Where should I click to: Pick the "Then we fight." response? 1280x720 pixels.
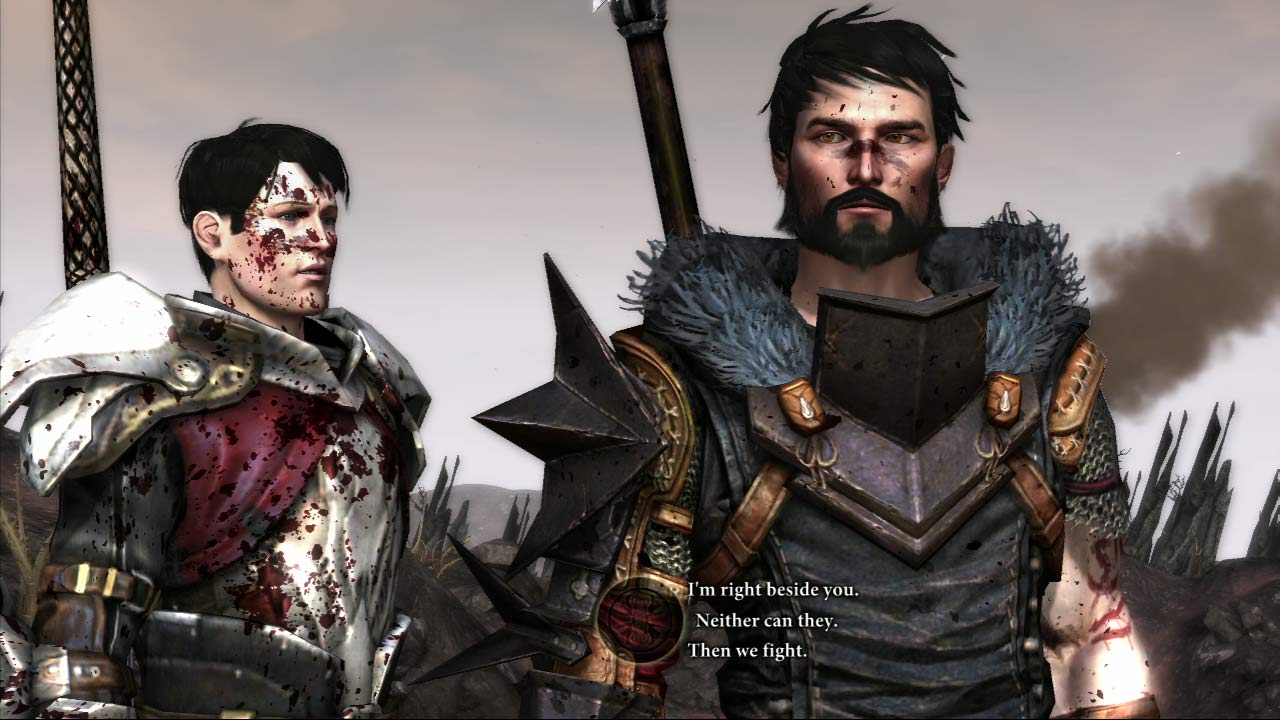pyautogui.click(x=747, y=650)
